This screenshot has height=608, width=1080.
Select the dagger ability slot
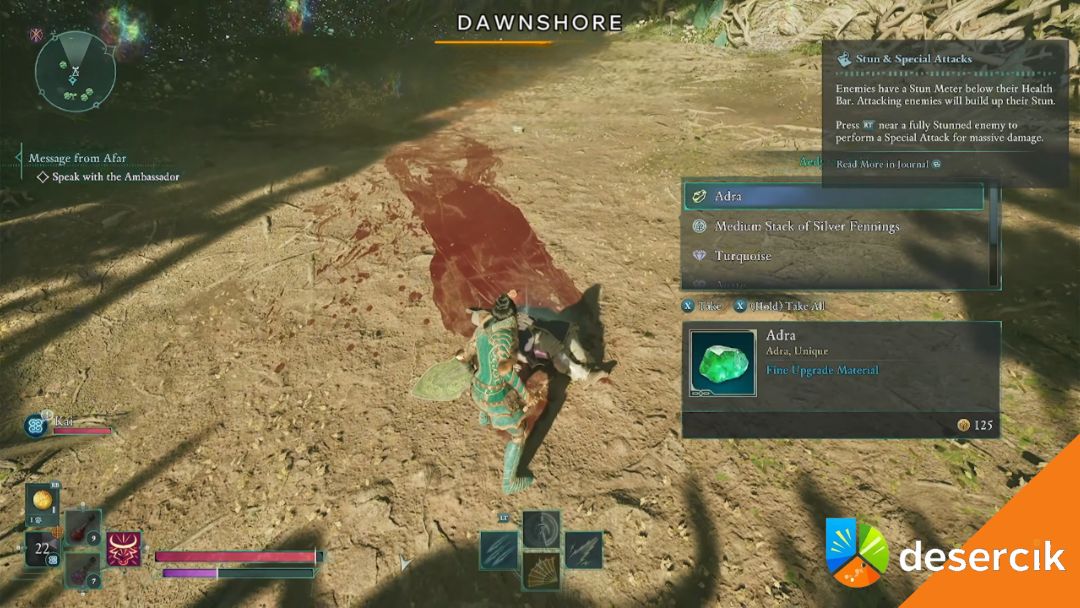pyautogui.click(x=583, y=550)
